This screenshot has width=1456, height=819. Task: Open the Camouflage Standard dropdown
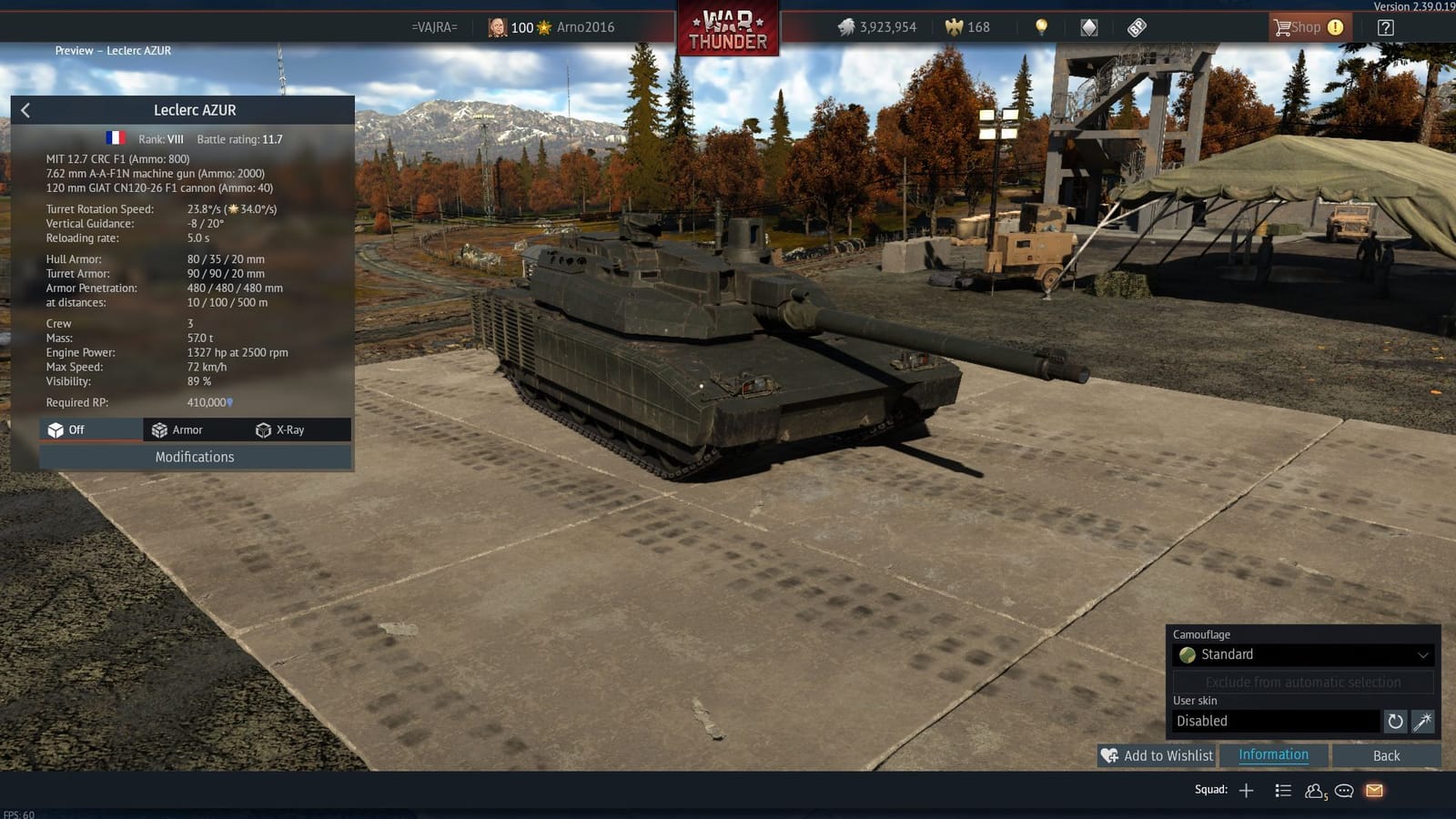1301,654
